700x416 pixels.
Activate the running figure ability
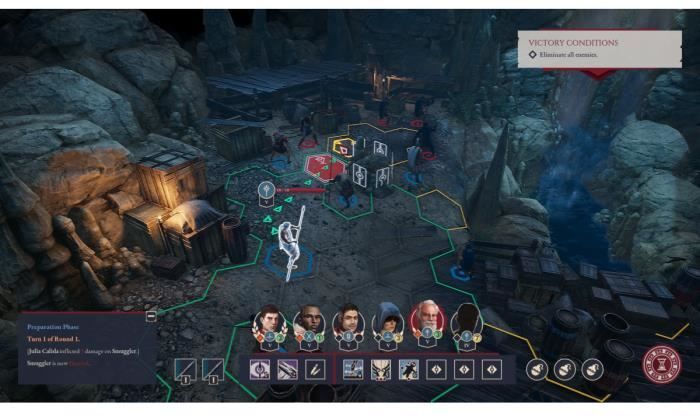(408, 369)
